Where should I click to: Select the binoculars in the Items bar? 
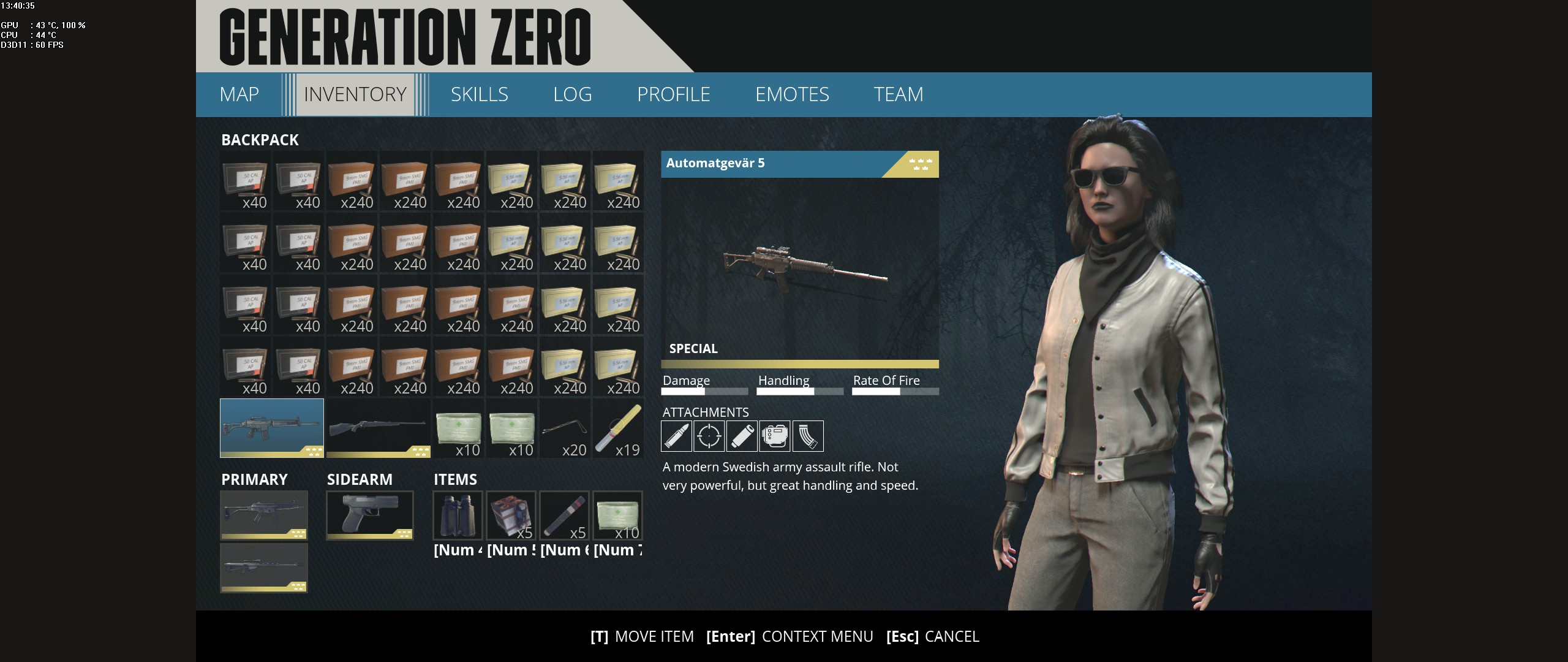pos(457,515)
